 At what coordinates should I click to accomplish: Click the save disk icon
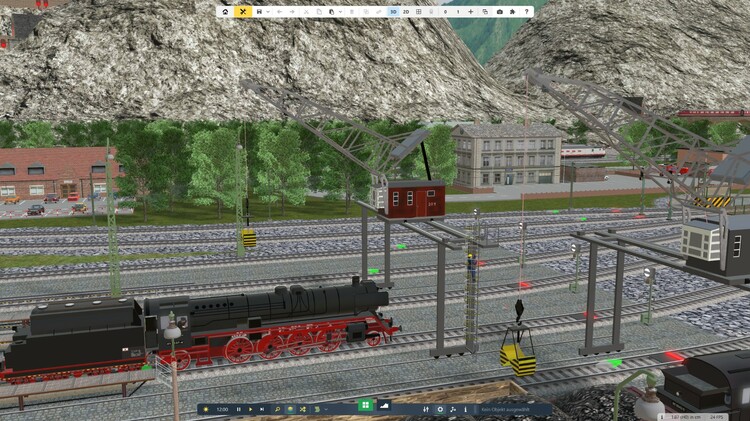coord(259,12)
